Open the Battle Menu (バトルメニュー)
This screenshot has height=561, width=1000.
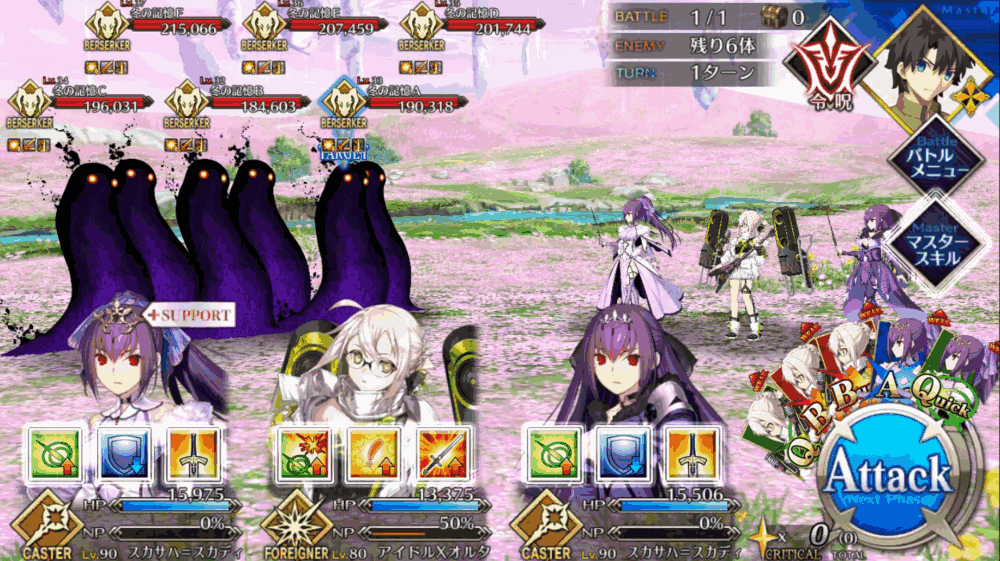[936, 158]
